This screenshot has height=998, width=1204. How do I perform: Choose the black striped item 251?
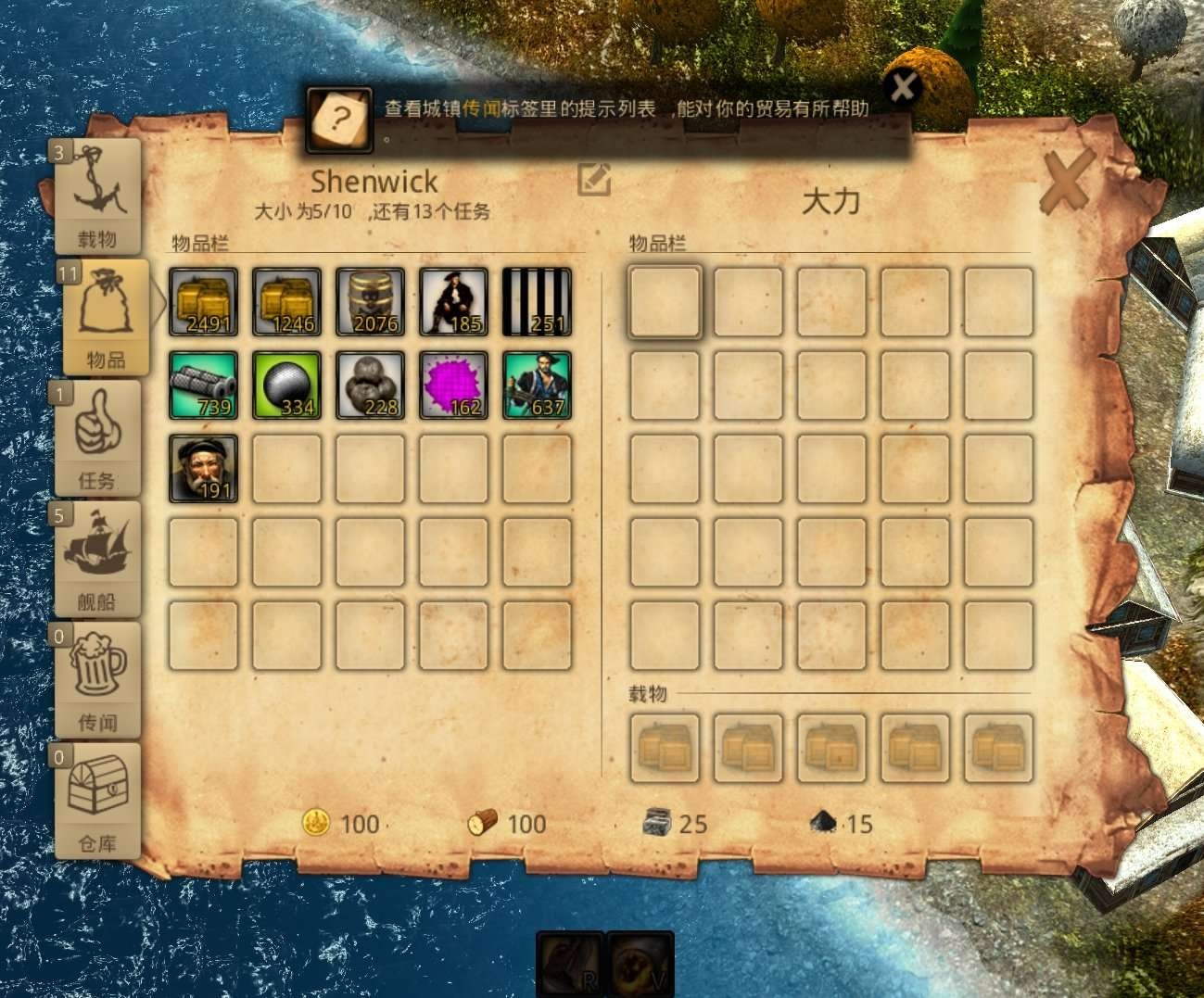(x=537, y=301)
